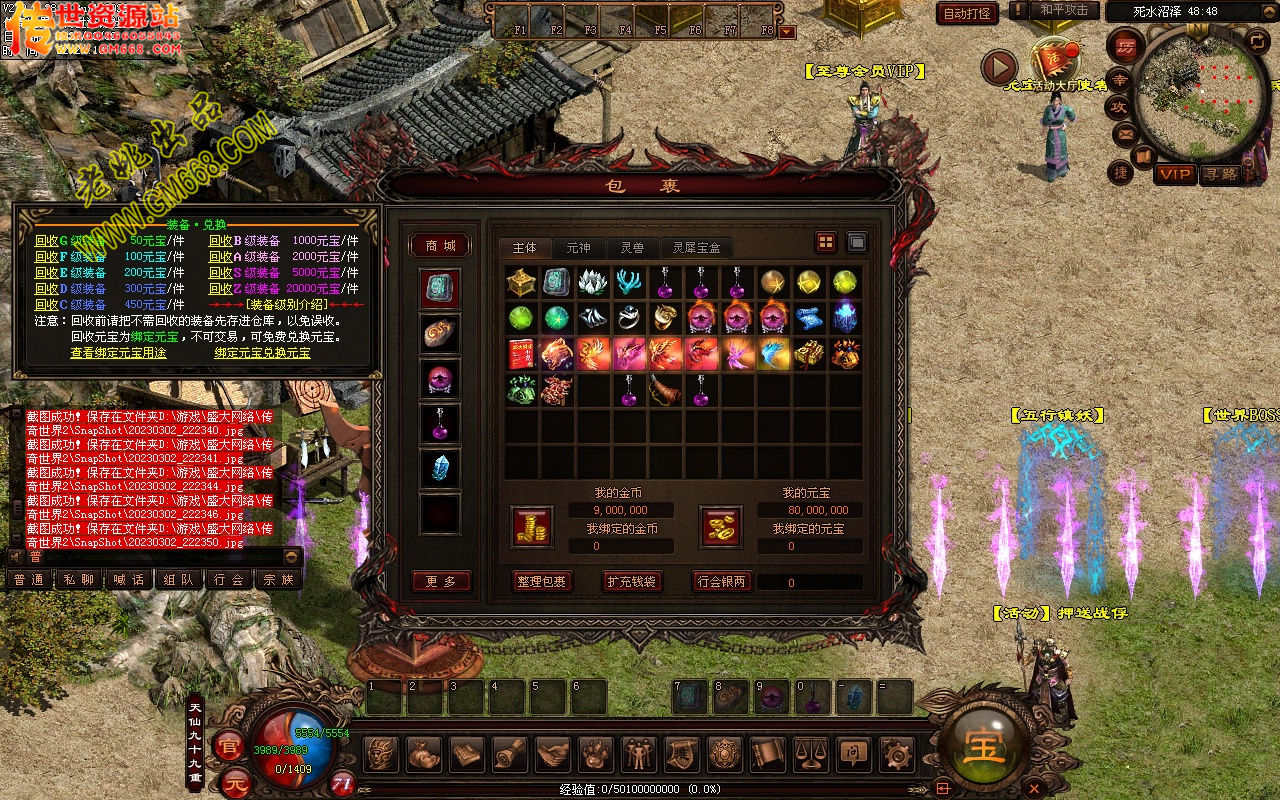Click the 扩充钱袋 expand purse button
This screenshot has width=1280, height=800.
pyautogui.click(x=632, y=581)
